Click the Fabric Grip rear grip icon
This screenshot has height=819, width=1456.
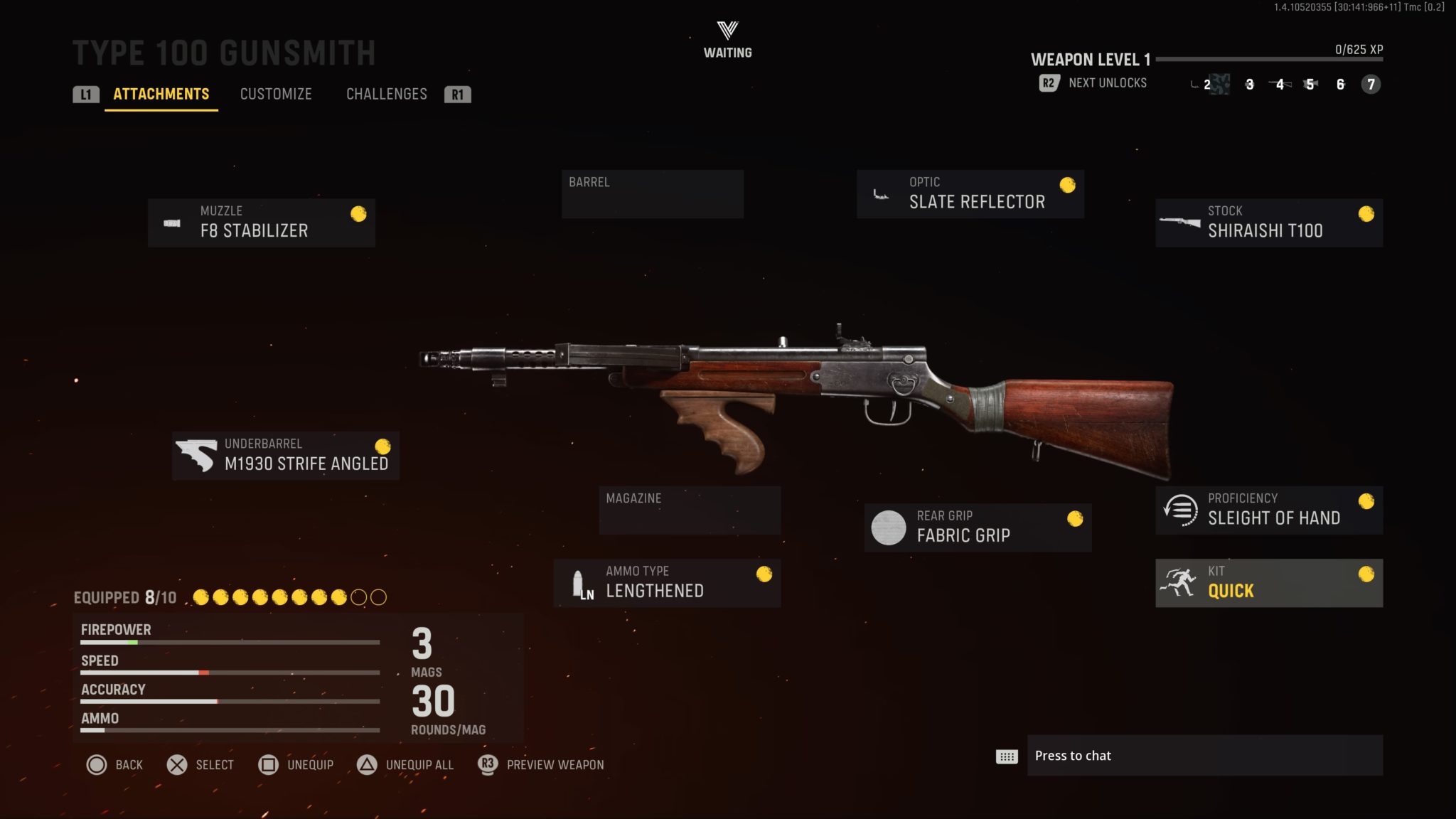click(889, 527)
